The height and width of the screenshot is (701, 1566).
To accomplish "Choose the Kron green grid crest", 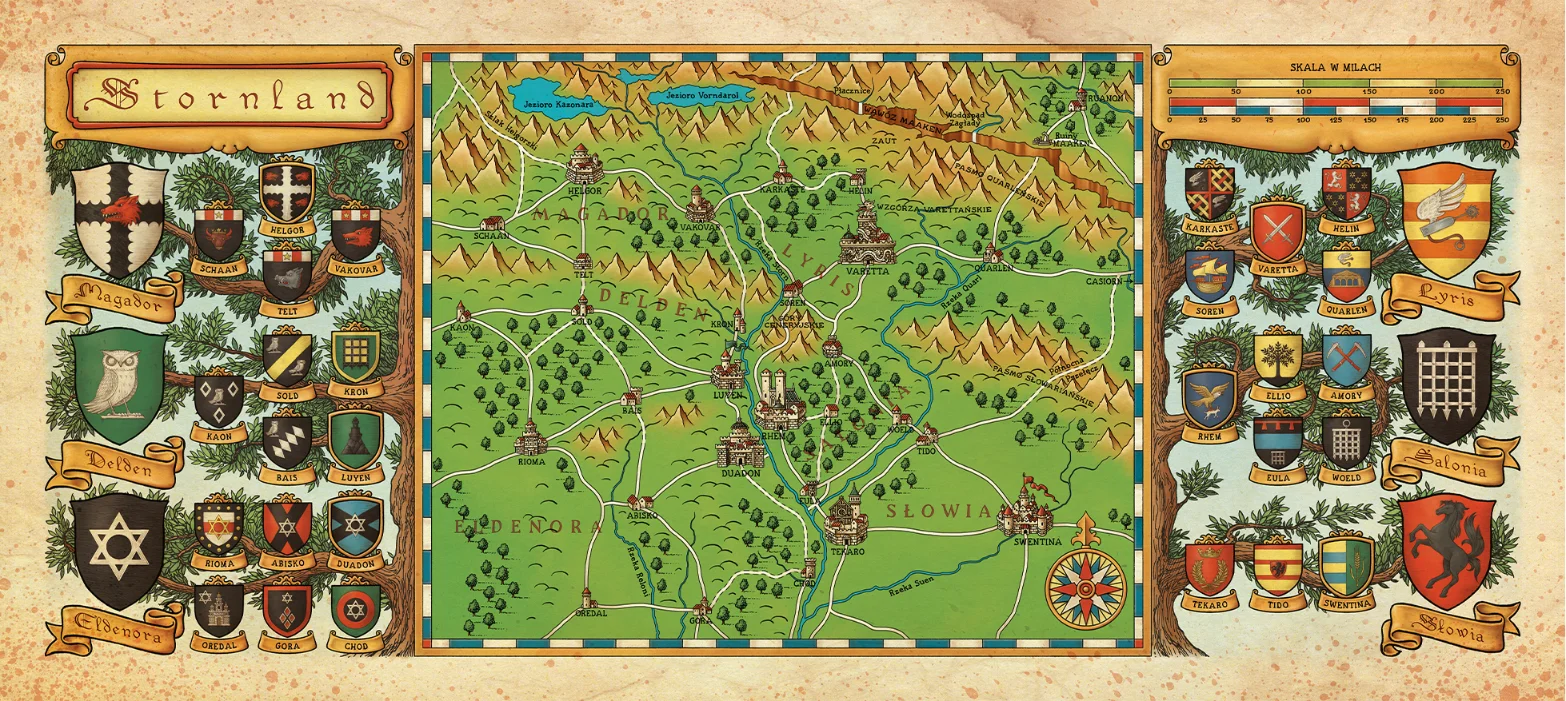I will [x=355, y=355].
